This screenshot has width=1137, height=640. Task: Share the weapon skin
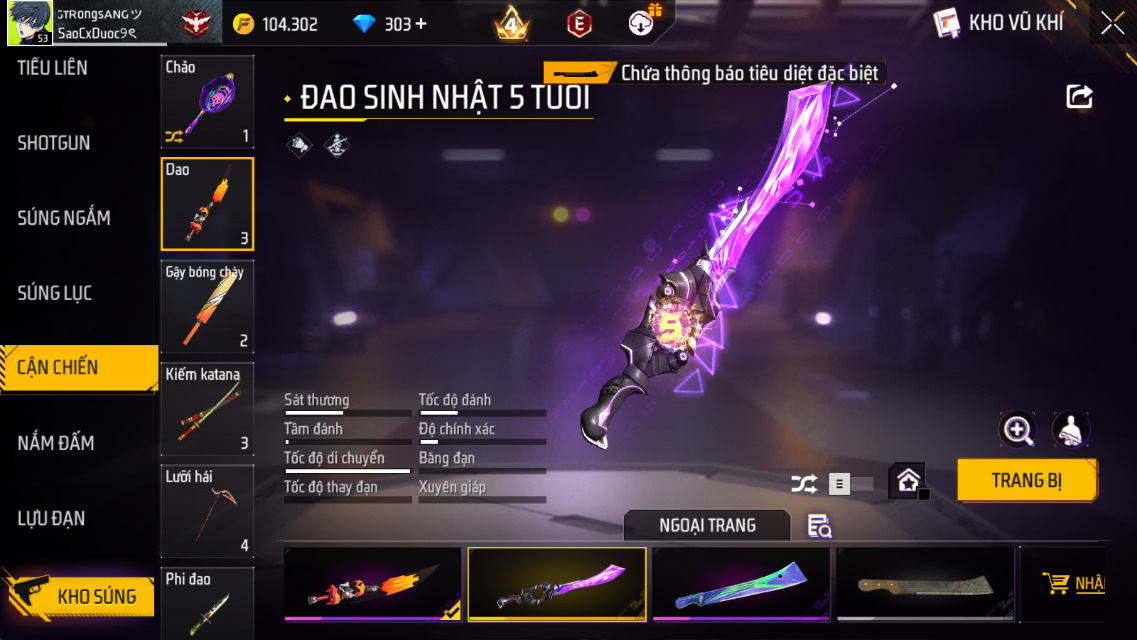(1079, 96)
